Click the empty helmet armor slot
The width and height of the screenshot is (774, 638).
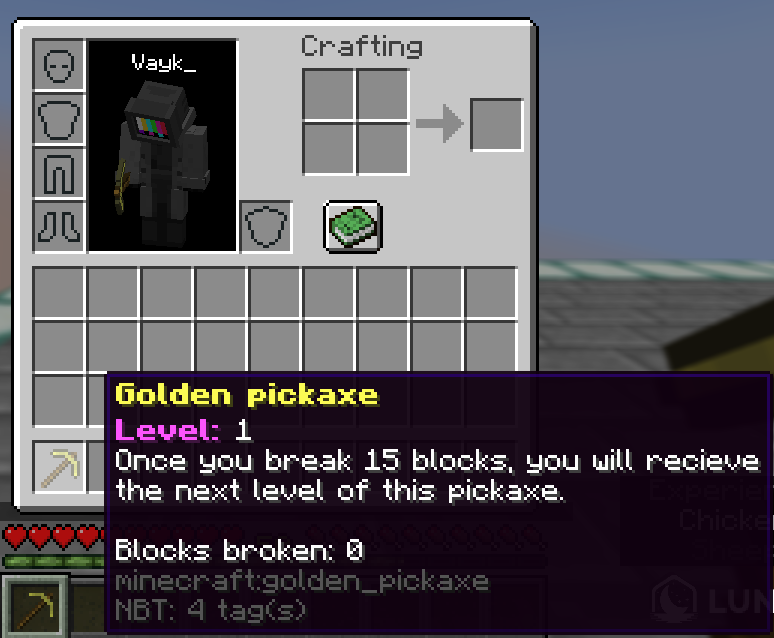click(59, 65)
